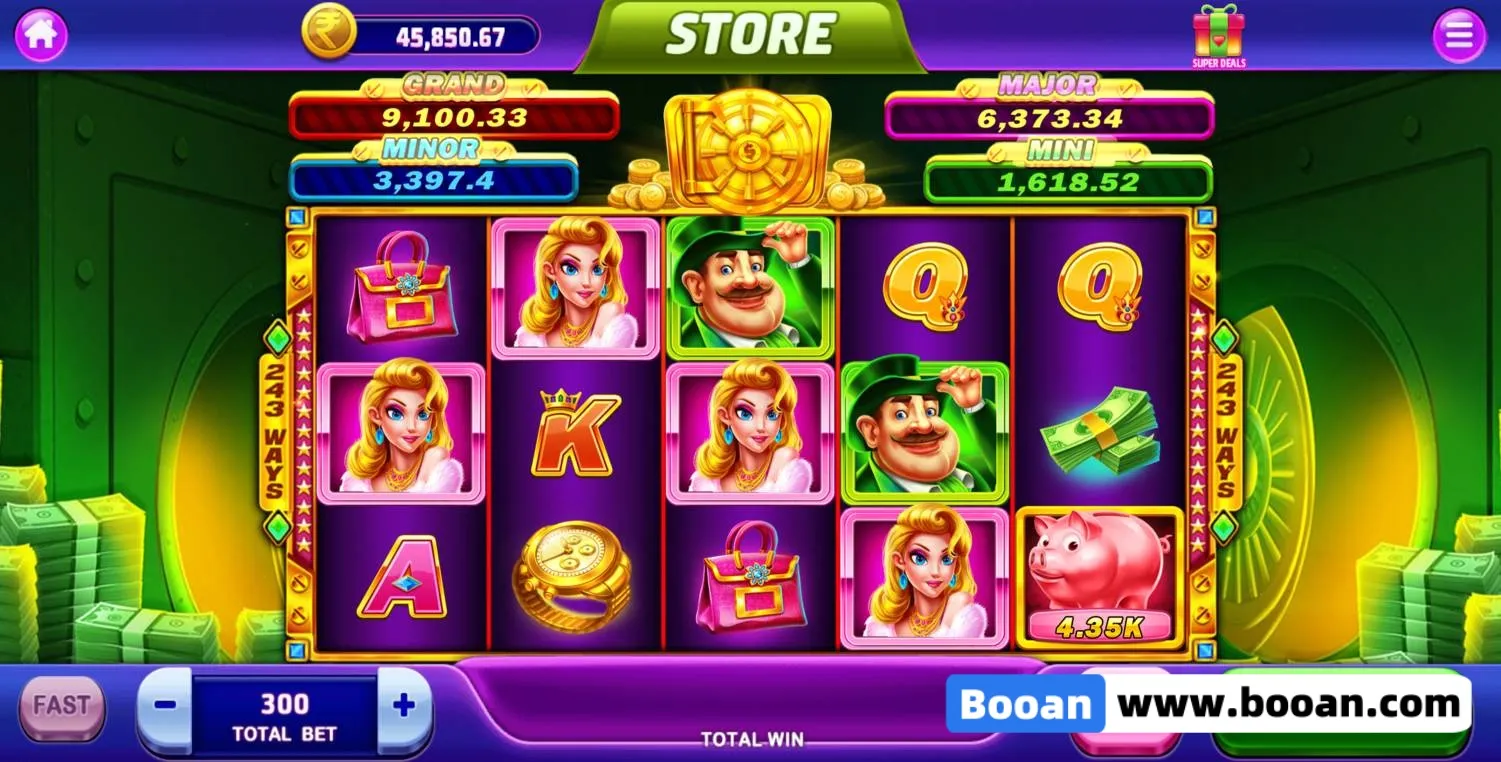Open the Super Deals gift box
The width and height of the screenshot is (1501, 762).
1218,35
